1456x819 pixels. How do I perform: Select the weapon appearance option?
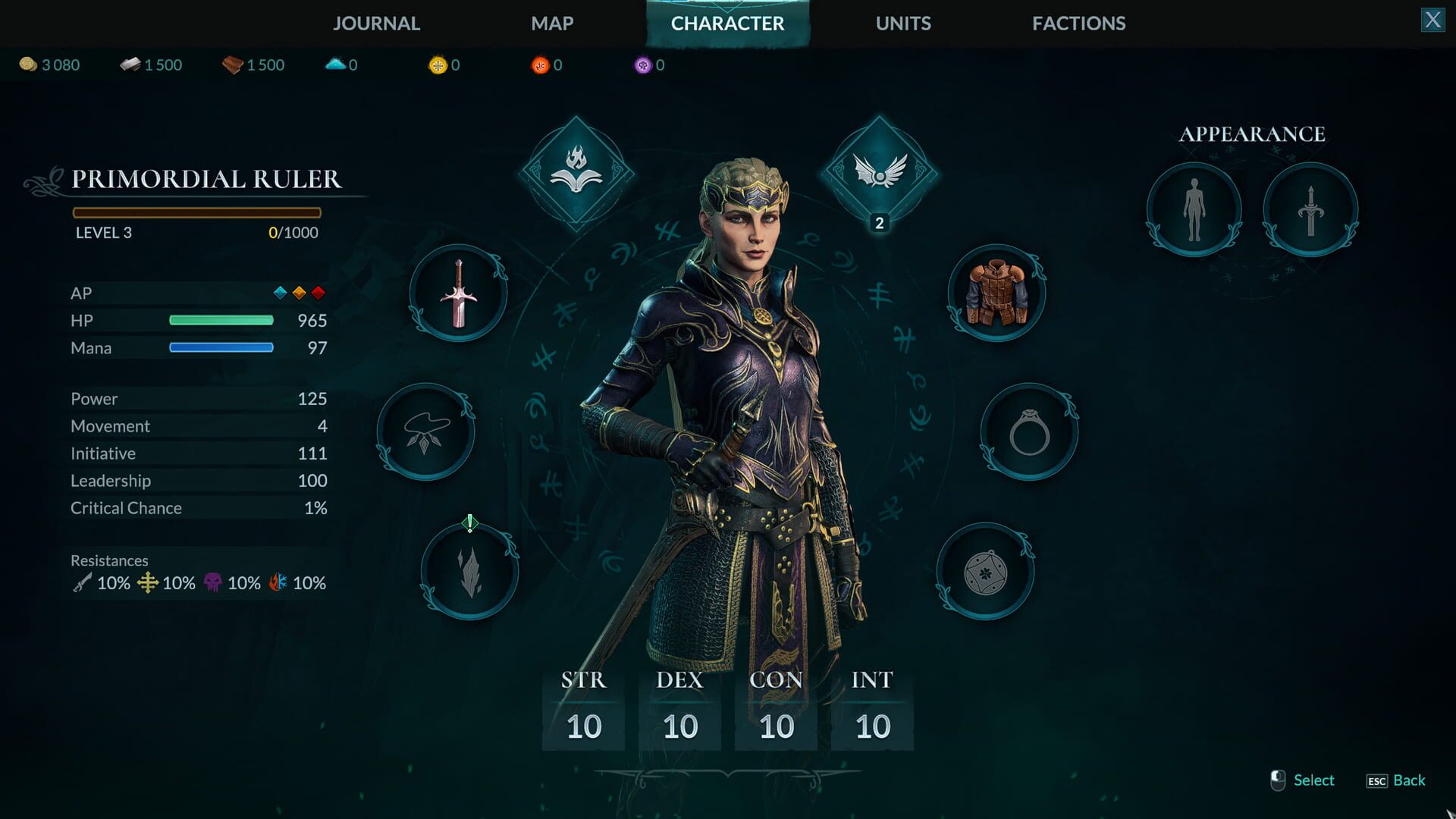(1310, 210)
